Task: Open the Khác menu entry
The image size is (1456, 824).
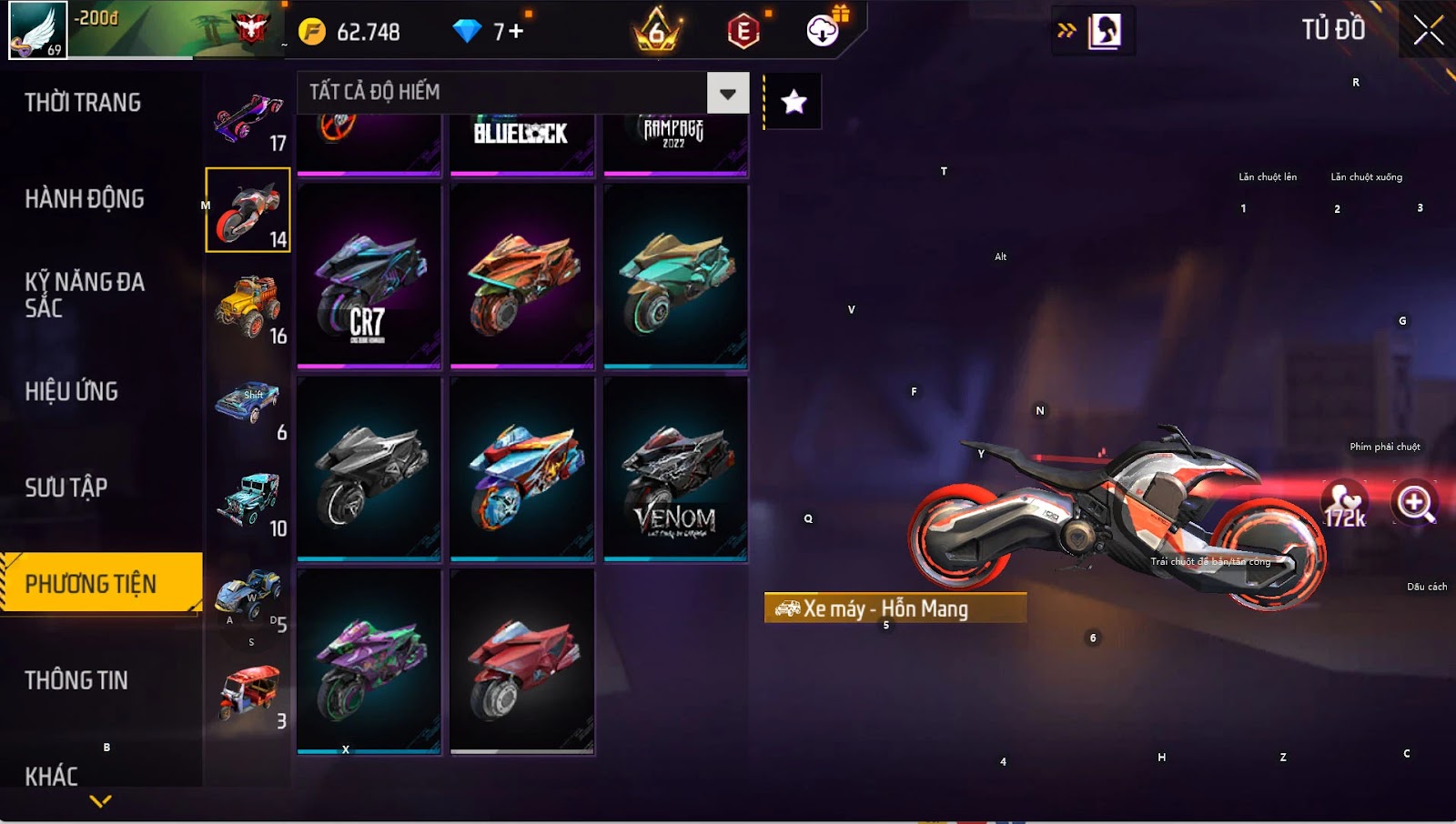Action: 52,776
